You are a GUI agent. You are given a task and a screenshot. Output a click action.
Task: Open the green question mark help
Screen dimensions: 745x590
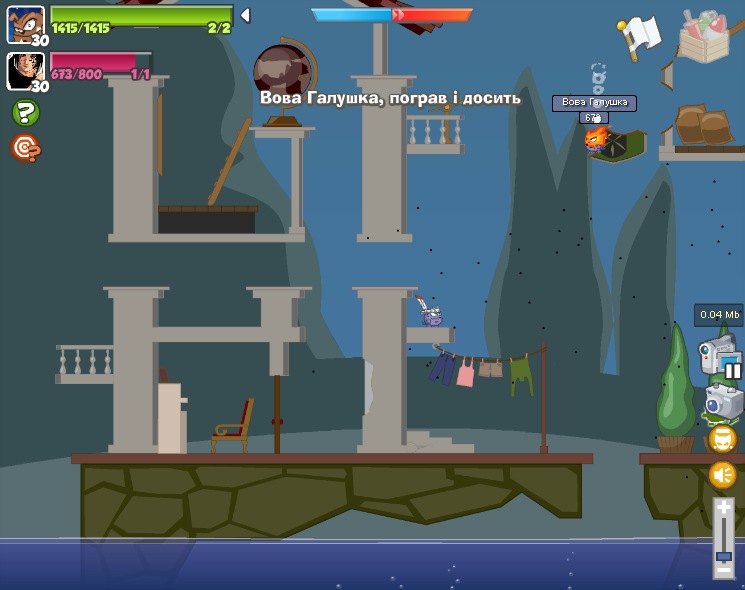pyautogui.click(x=24, y=113)
